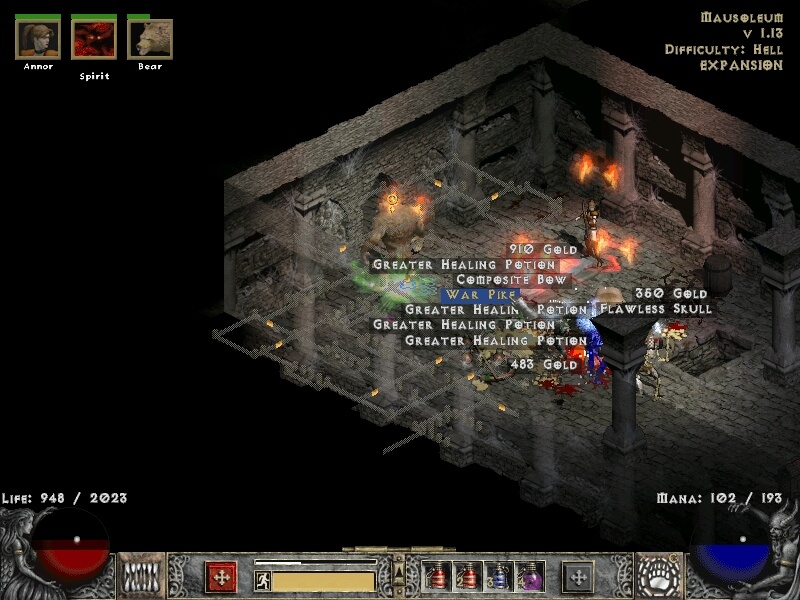Pick up the War Pike label
Viewport: 800px width, 600px height.
click(x=481, y=295)
